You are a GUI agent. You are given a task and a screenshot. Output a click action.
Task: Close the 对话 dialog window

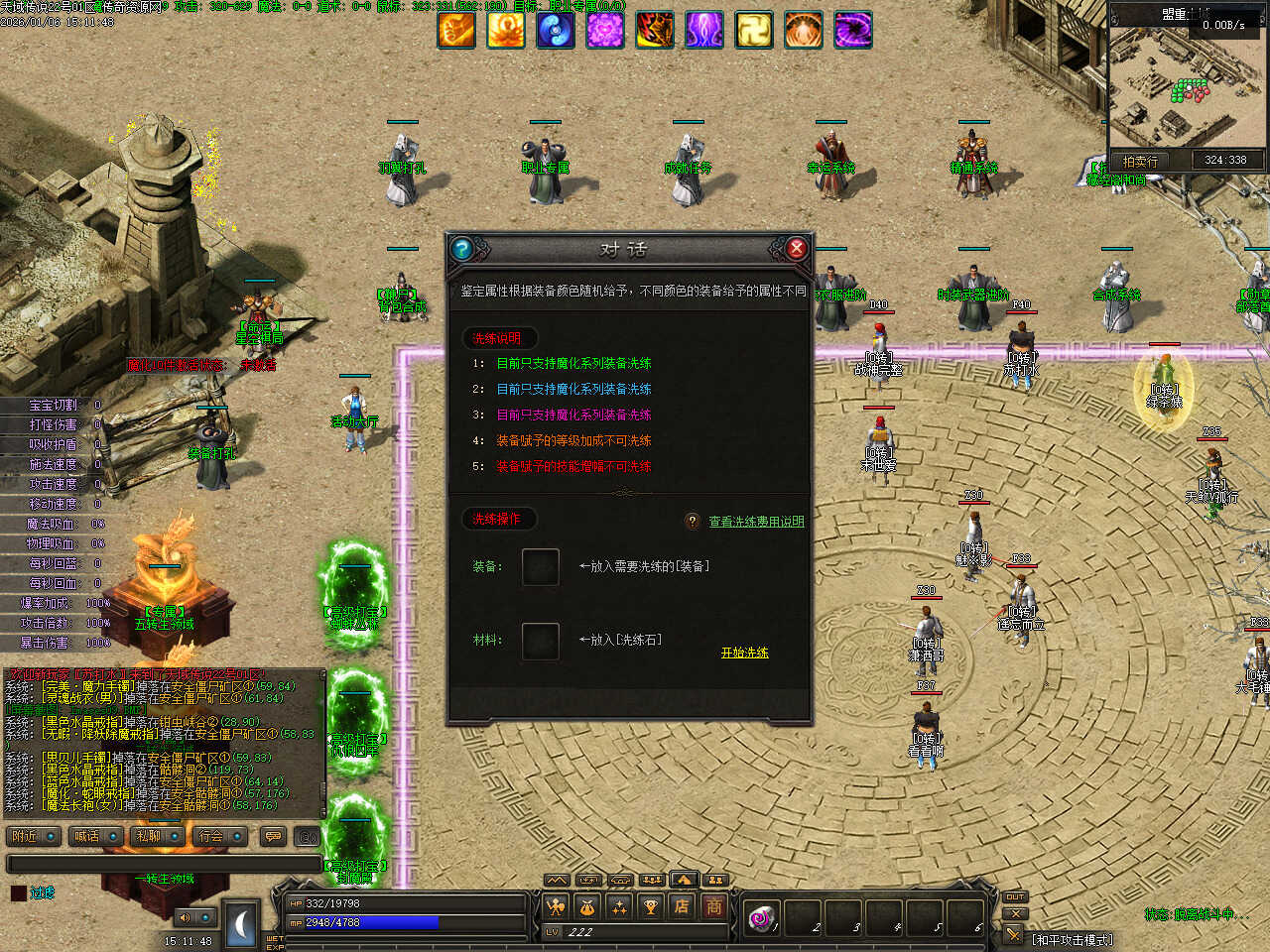pyautogui.click(x=796, y=248)
